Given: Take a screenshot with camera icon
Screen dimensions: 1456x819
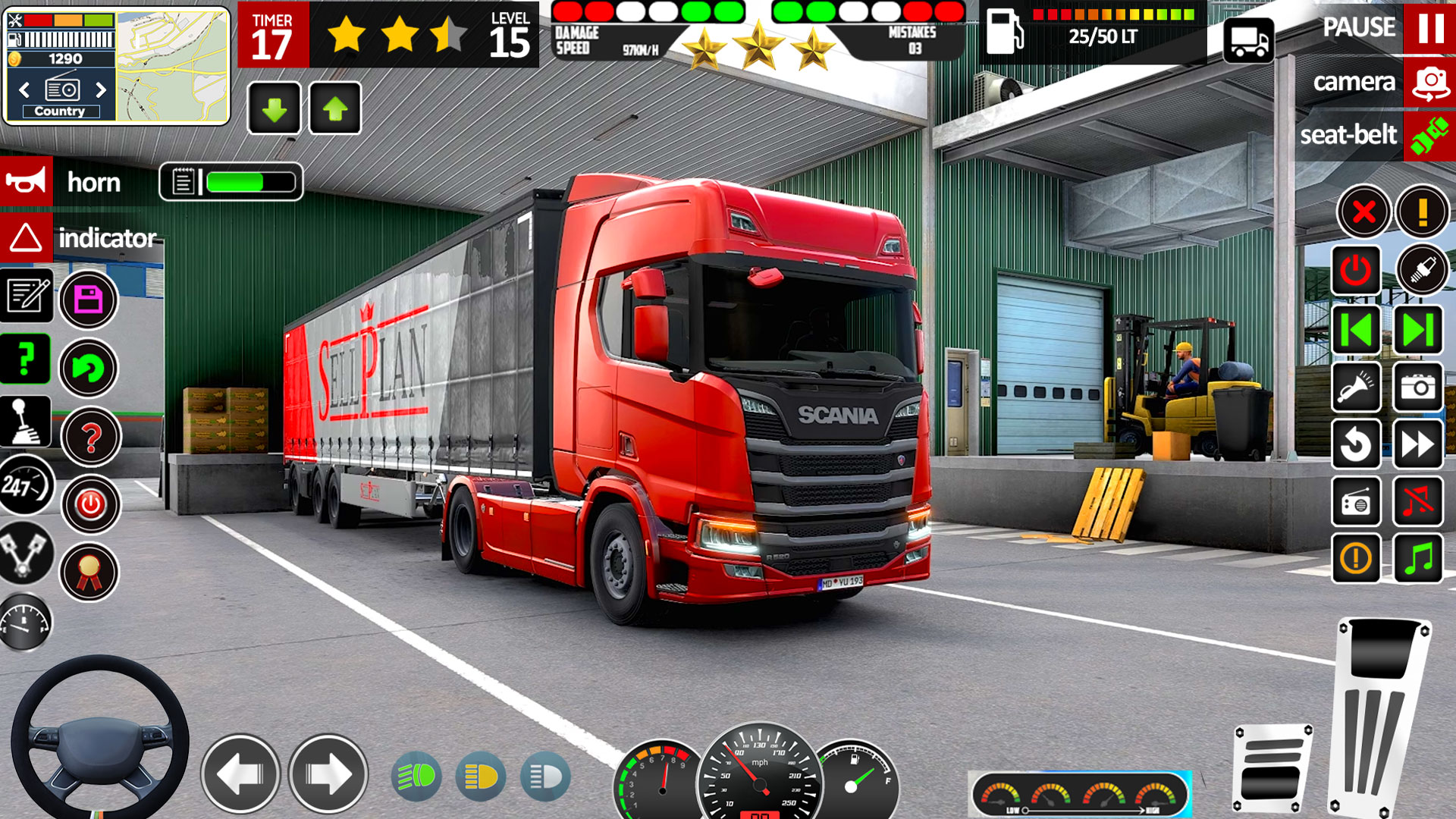Looking at the screenshot, I should [x=1418, y=388].
